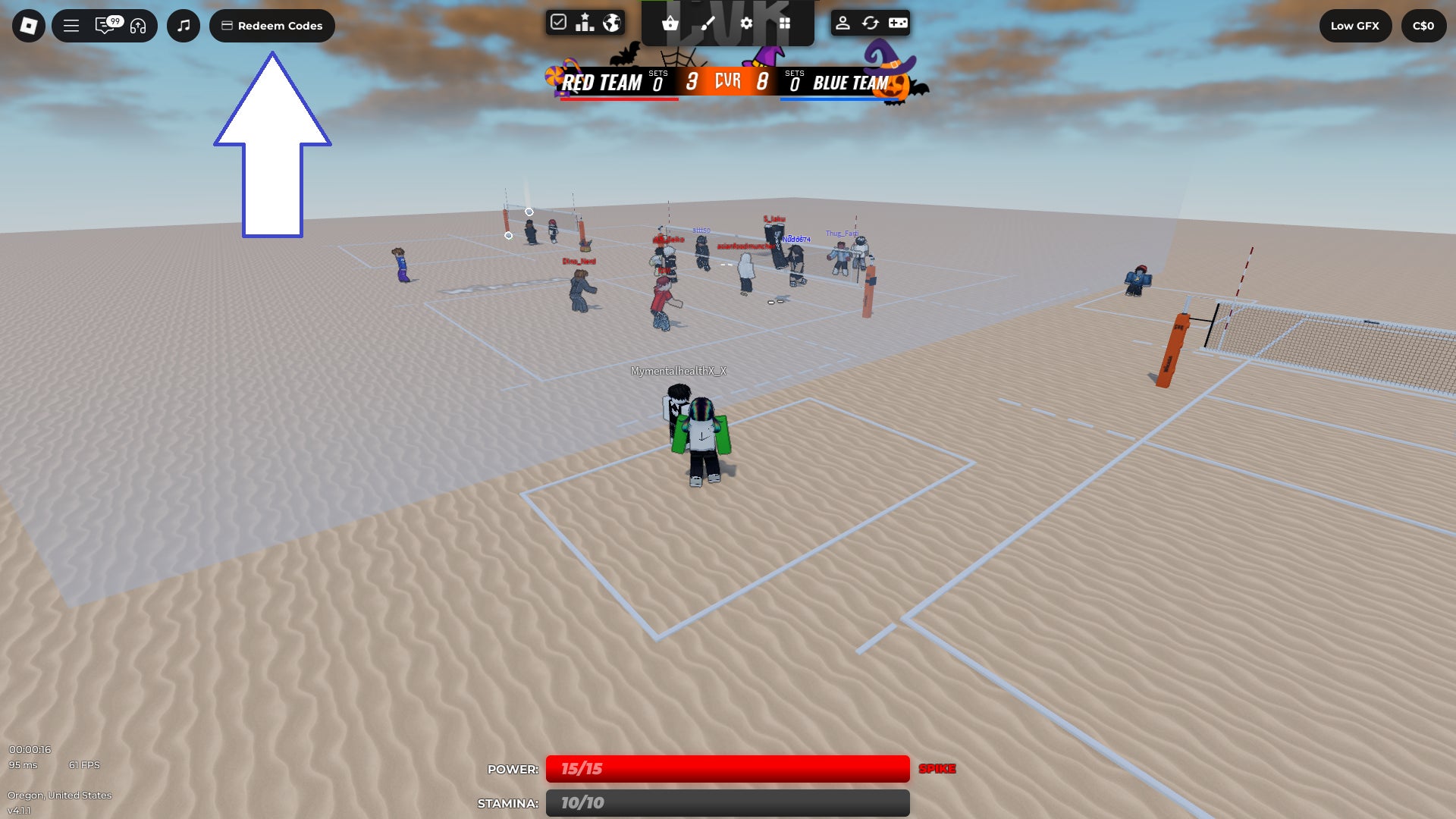The height and width of the screenshot is (819, 1456).
Task: Open the avatar profile icon
Action: click(x=844, y=24)
